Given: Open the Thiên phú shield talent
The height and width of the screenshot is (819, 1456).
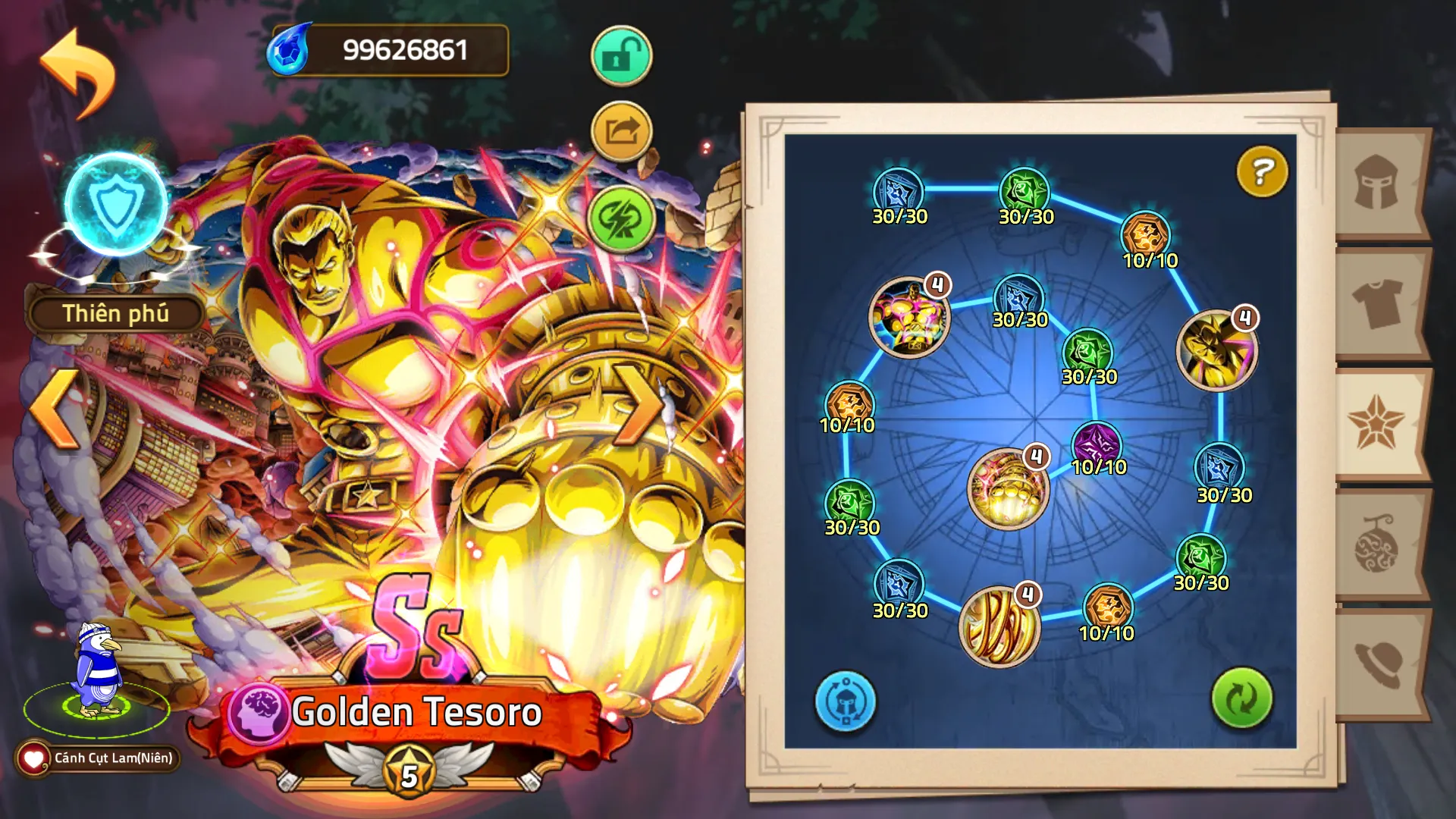Looking at the screenshot, I should click(x=116, y=206).
